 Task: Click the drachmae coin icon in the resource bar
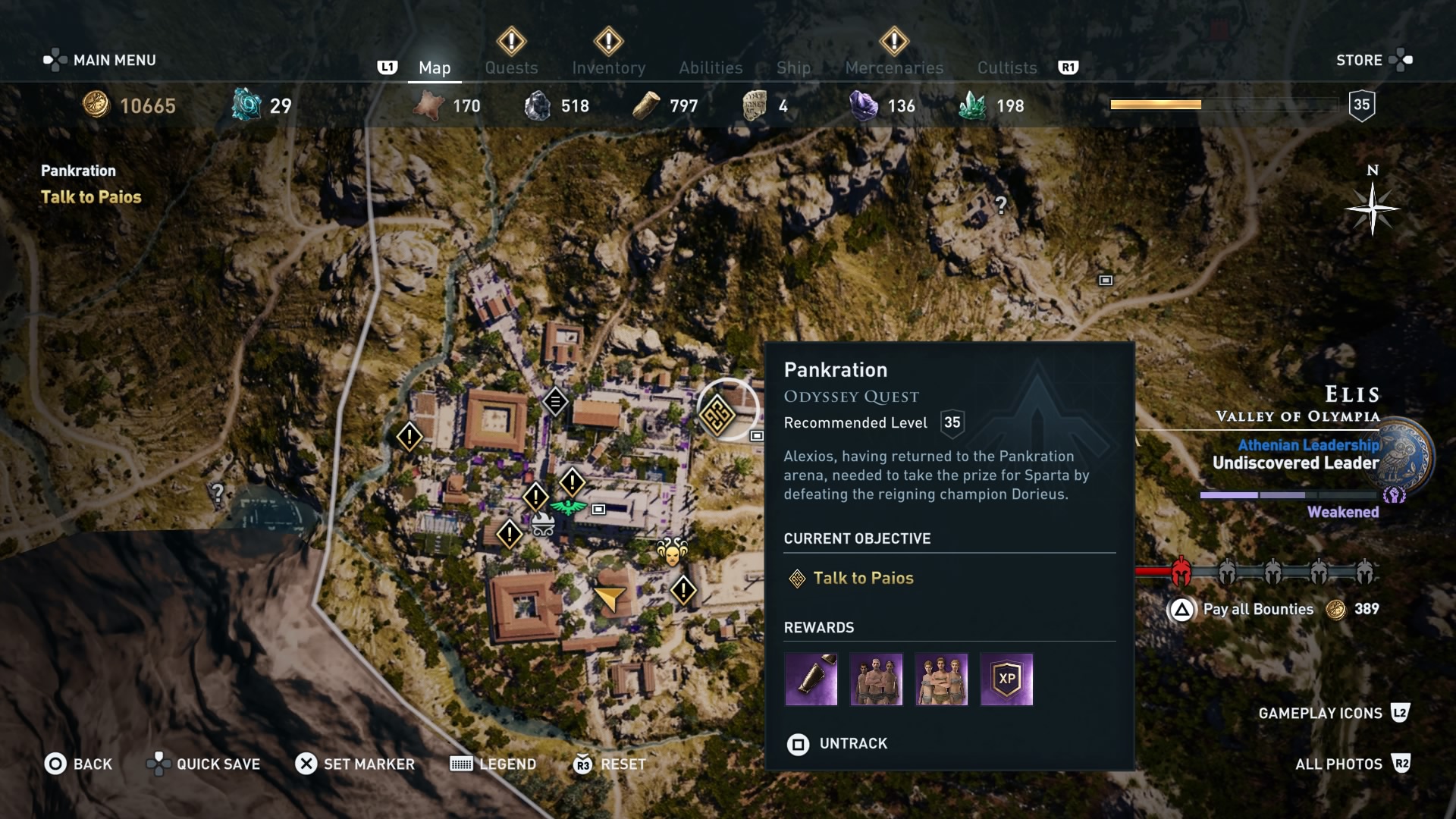[96, 105]
